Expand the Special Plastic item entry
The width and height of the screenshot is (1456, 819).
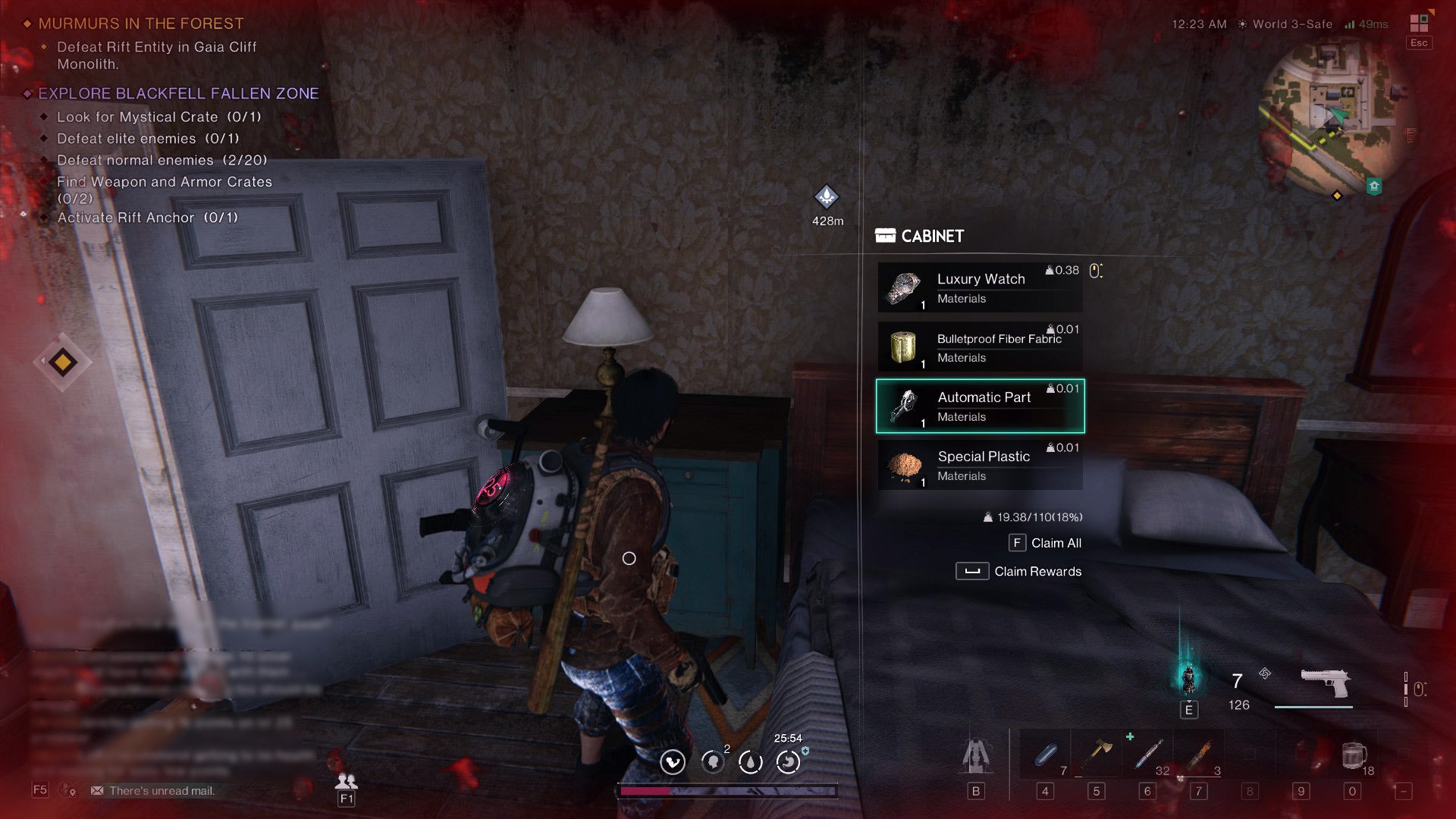pos(979,465)
